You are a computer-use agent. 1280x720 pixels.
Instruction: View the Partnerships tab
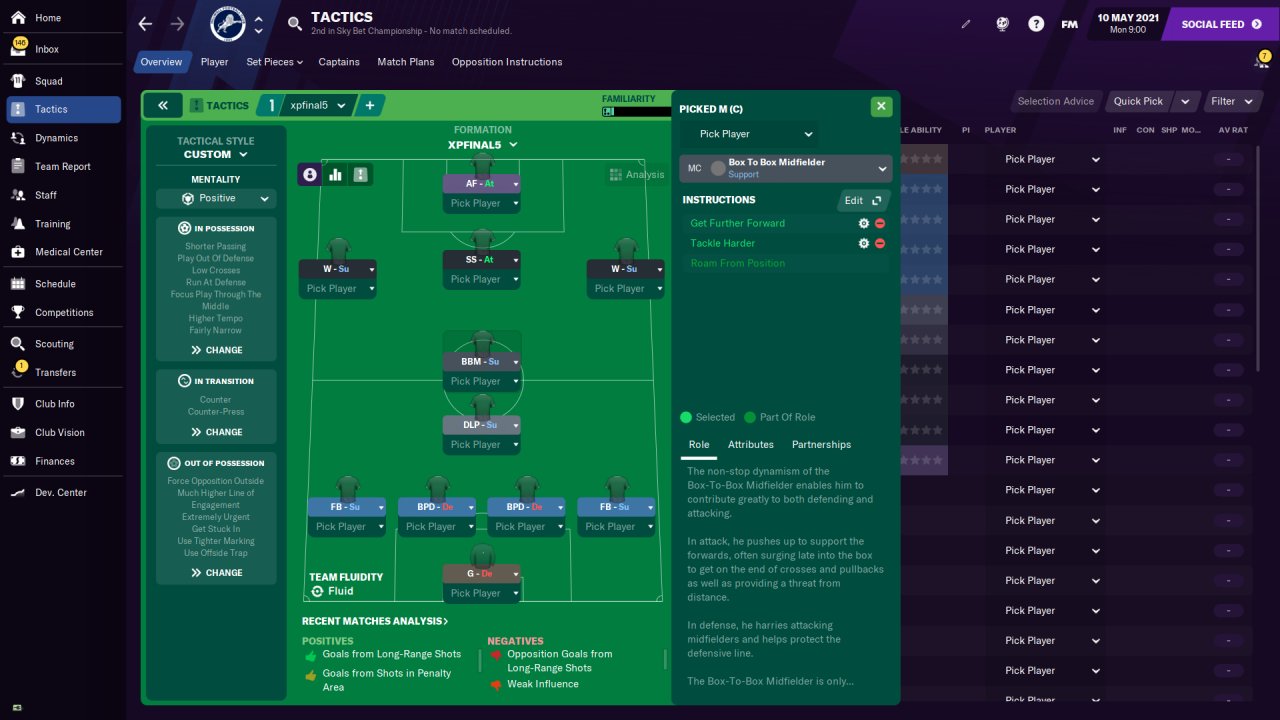[821, 444]
